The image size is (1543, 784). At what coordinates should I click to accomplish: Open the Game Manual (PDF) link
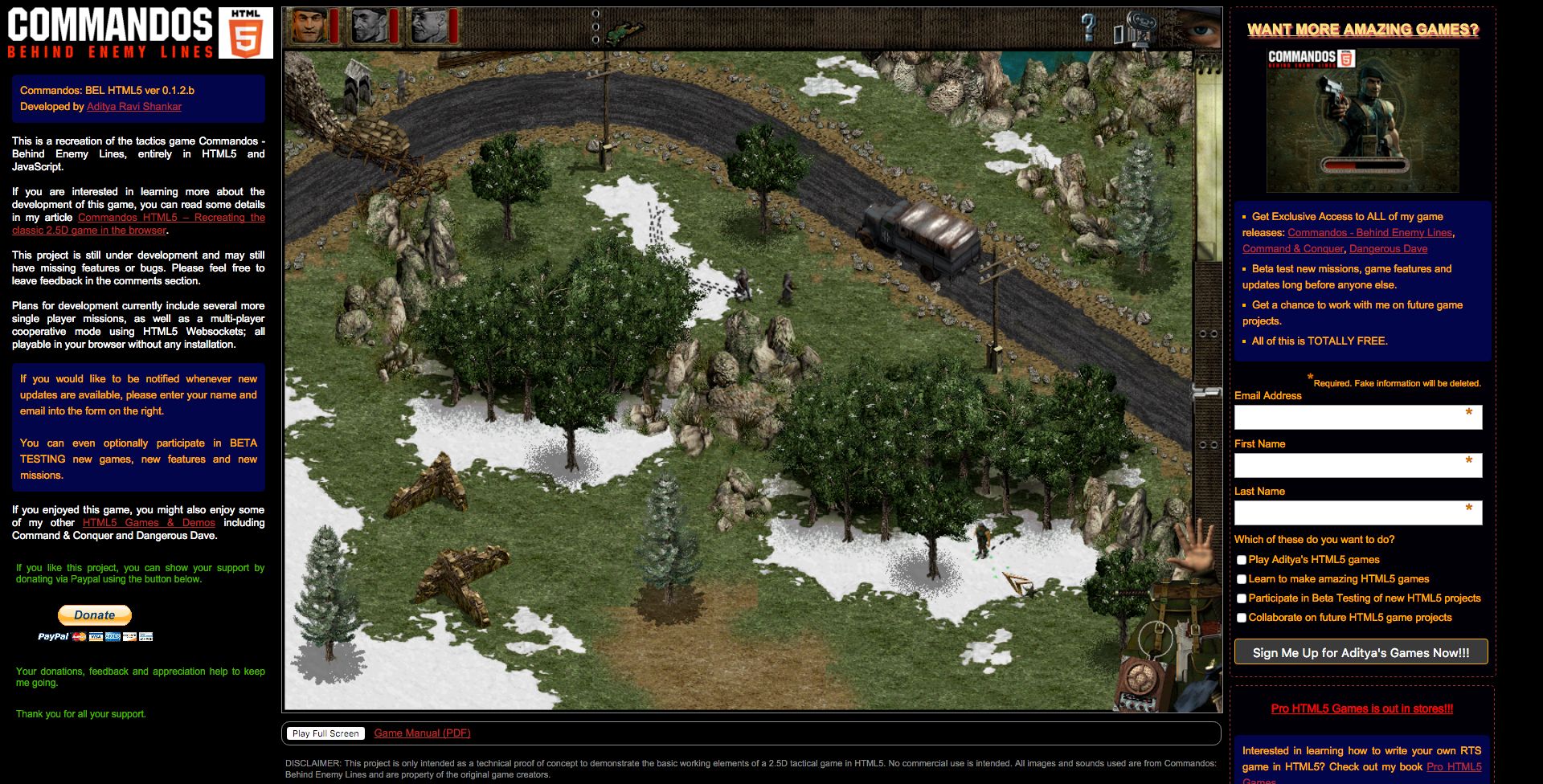pos(422,733)
